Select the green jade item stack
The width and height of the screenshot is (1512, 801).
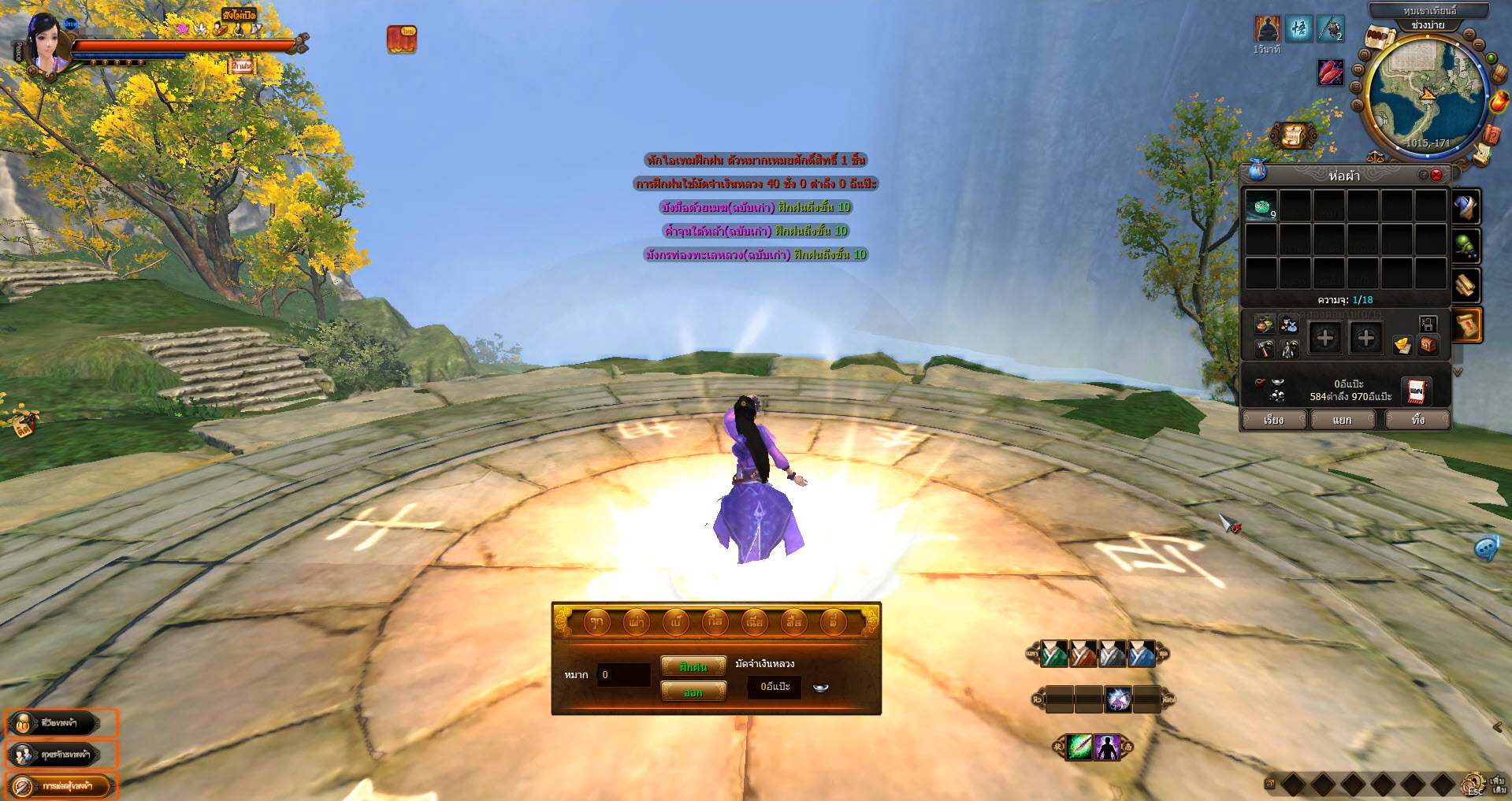1261,206
